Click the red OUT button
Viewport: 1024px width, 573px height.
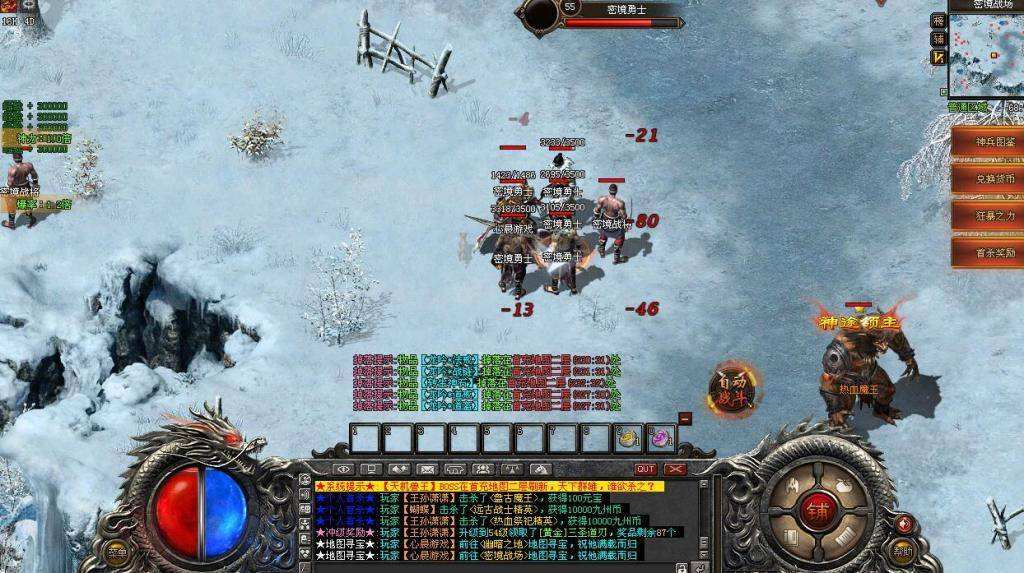pos(646,469)
